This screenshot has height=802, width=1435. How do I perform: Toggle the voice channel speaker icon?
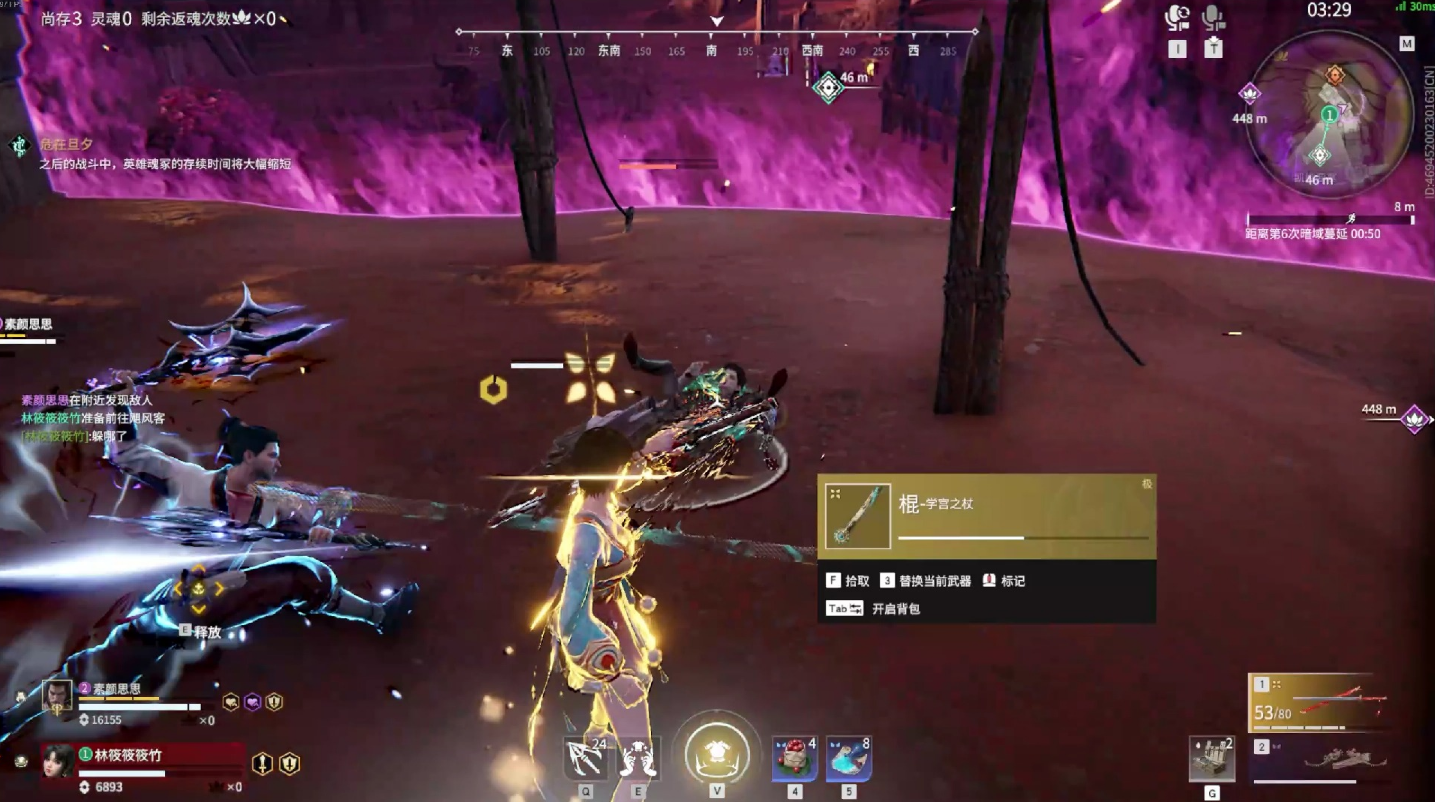1177,18
